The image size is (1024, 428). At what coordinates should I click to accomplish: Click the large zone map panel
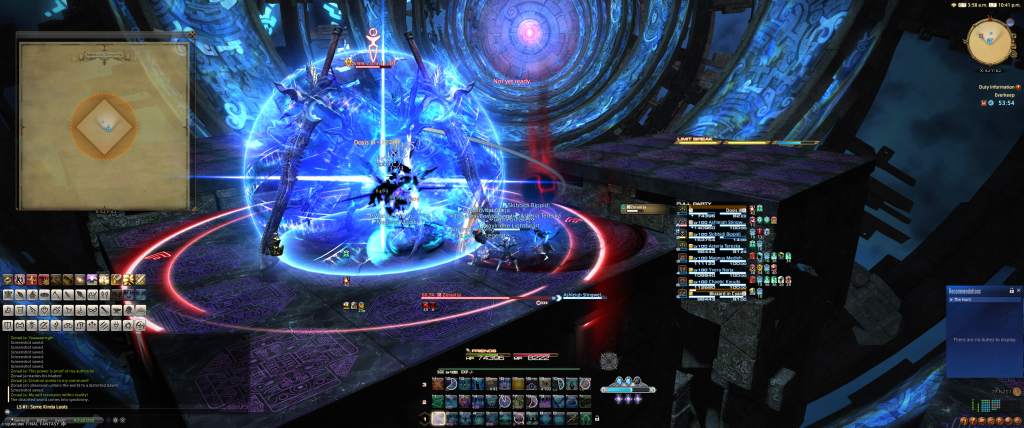tap(104, 123)
